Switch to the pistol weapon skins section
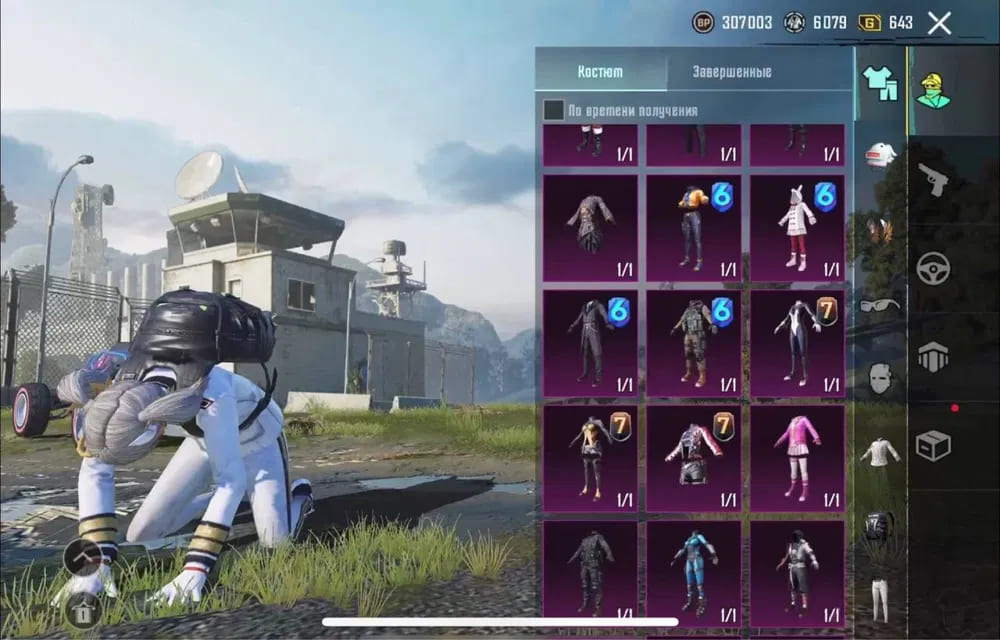The image size is (1000, 640). tap(933, 180)
